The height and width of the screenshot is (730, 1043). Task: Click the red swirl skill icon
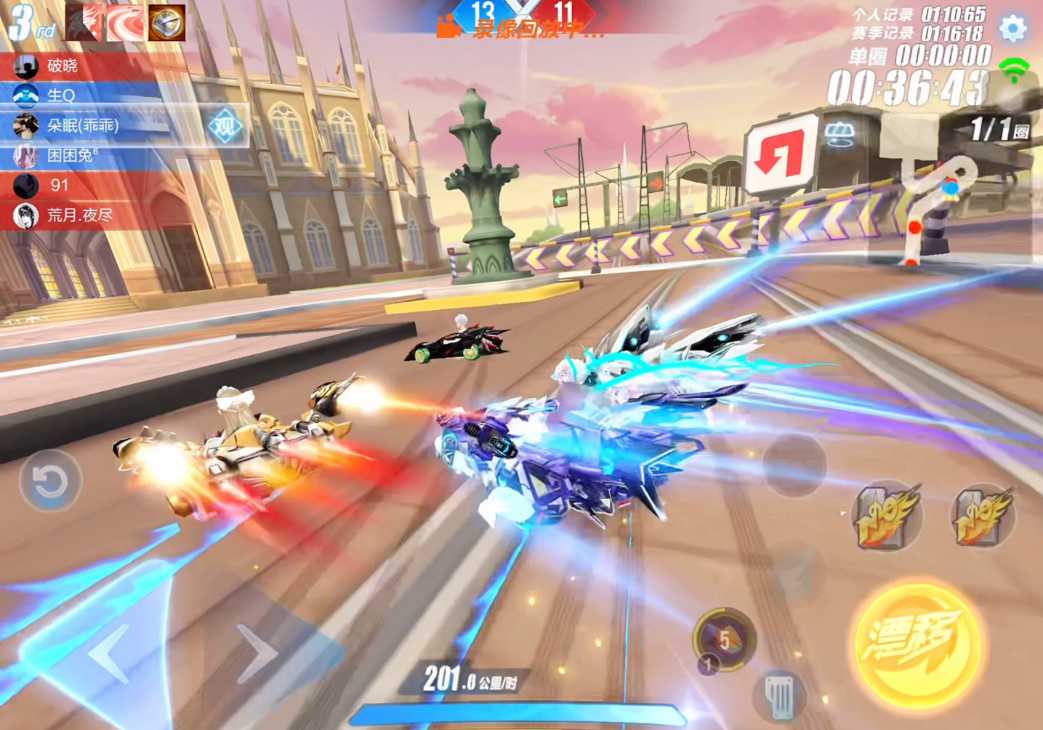pyautogui.click(x=125, y=22)
